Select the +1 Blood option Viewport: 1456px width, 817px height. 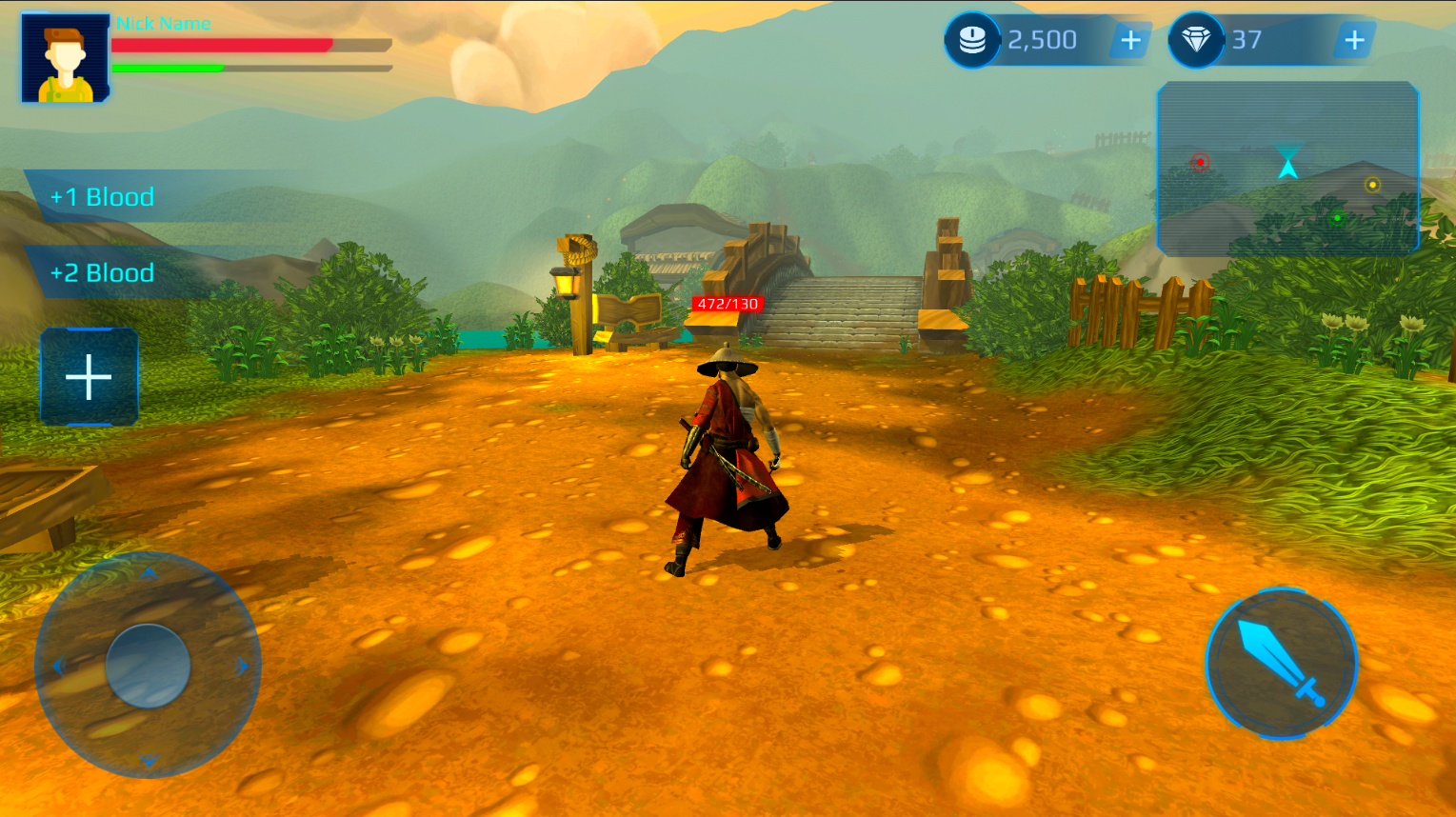(103, 197)
